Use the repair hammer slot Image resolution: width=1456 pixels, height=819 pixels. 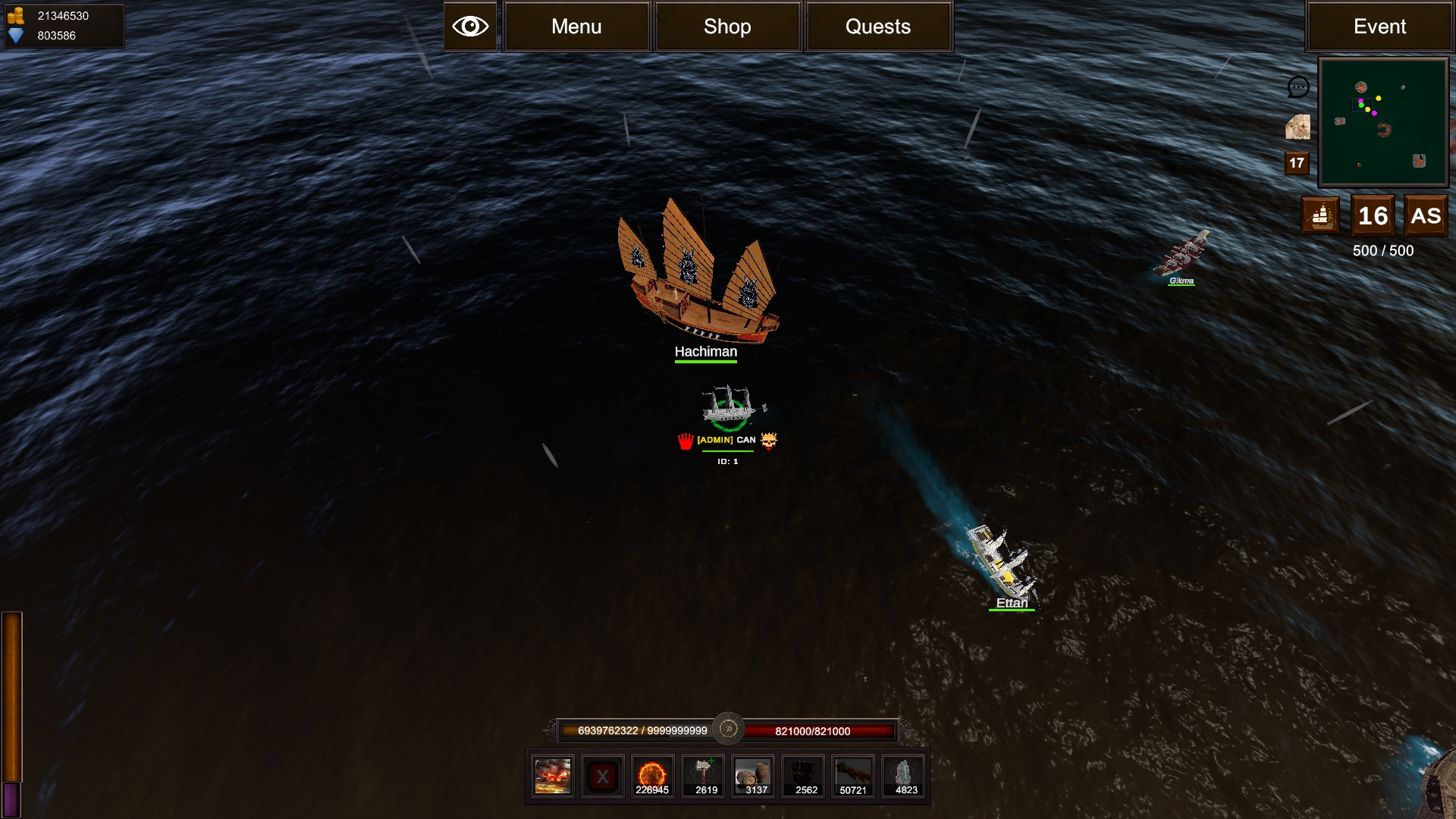click(703, 777)
